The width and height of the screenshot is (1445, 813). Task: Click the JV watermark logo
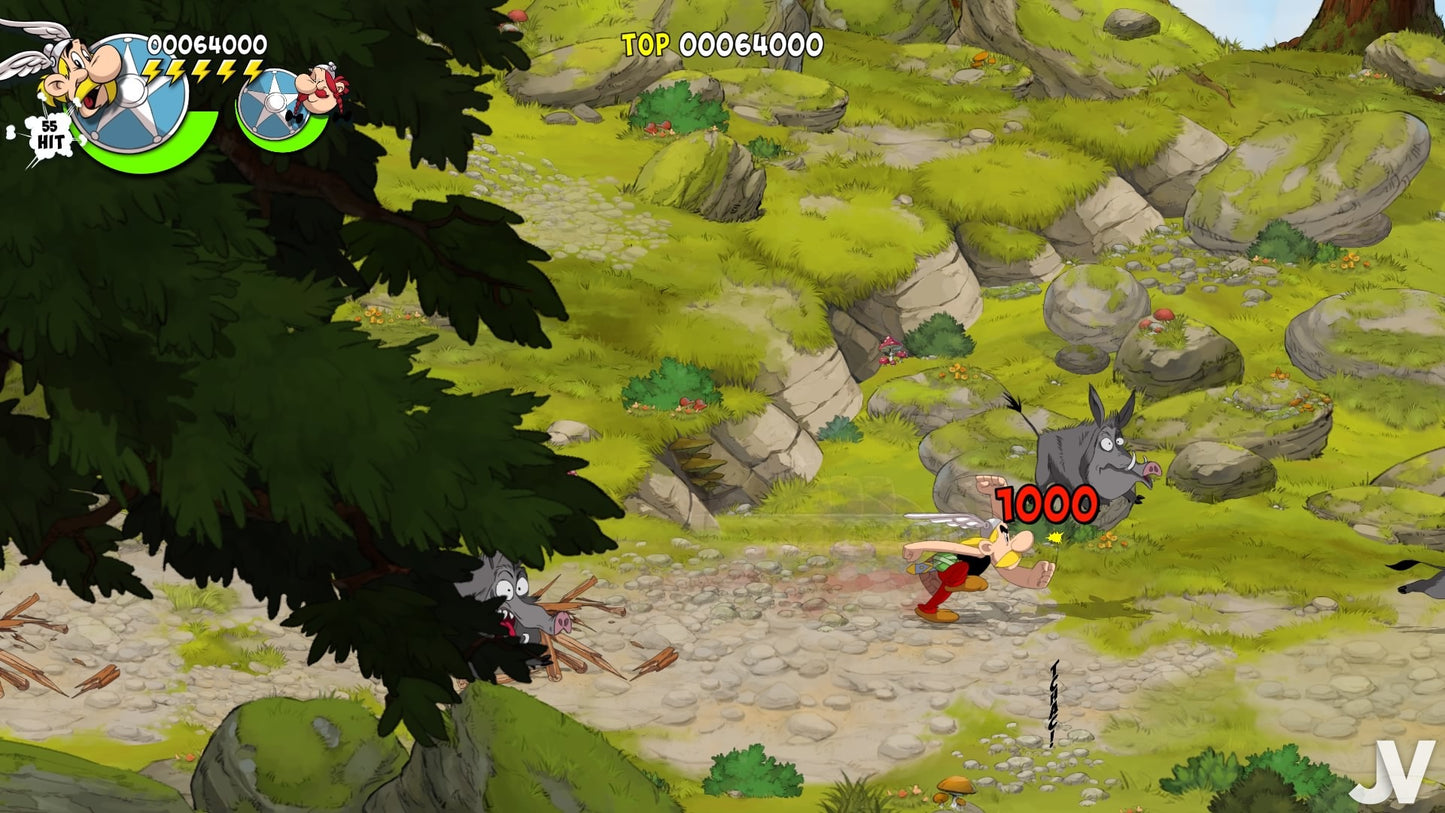pyautogui.click(x=1393, y=772)
